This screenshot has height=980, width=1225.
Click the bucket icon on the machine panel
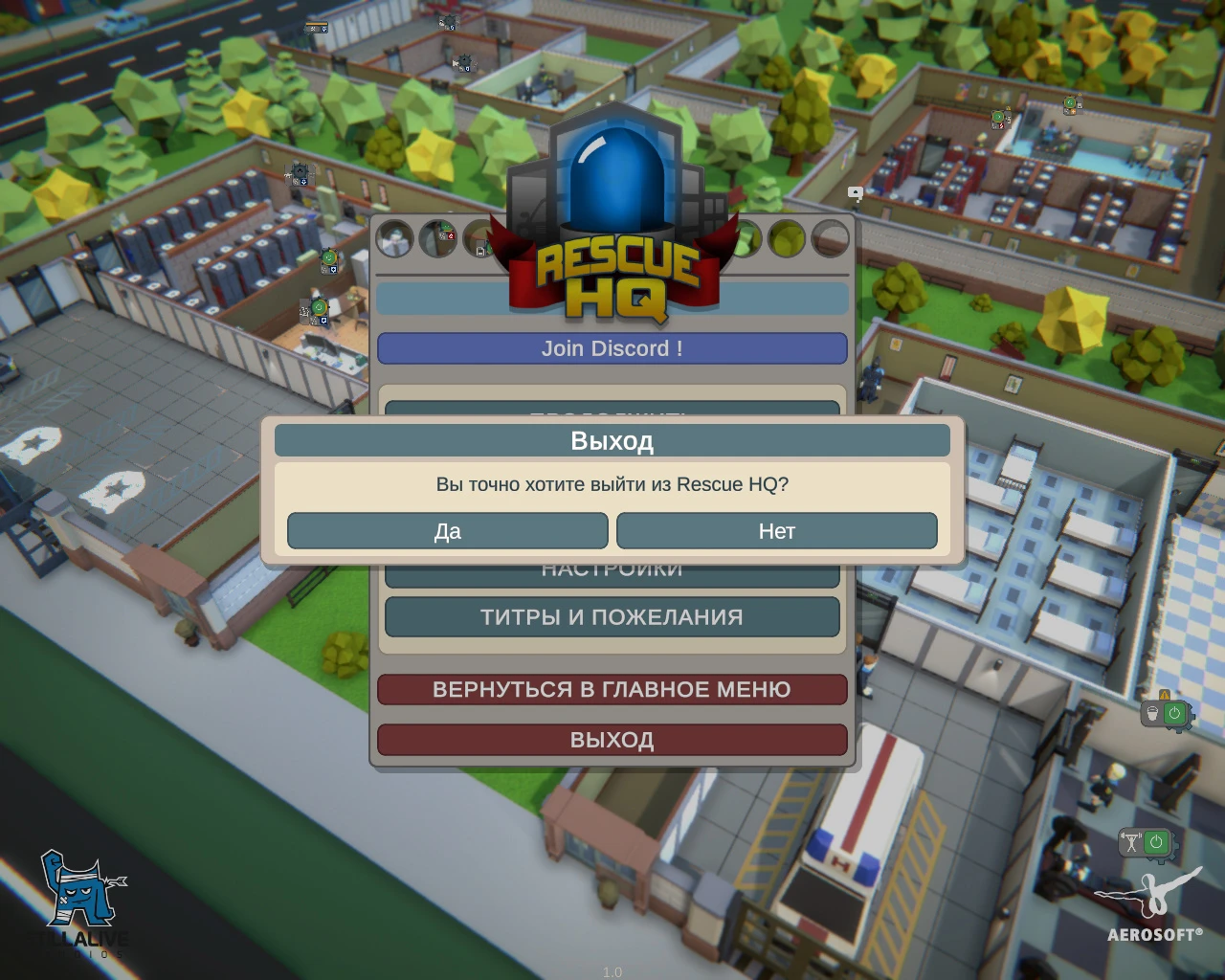point(1152,713)
